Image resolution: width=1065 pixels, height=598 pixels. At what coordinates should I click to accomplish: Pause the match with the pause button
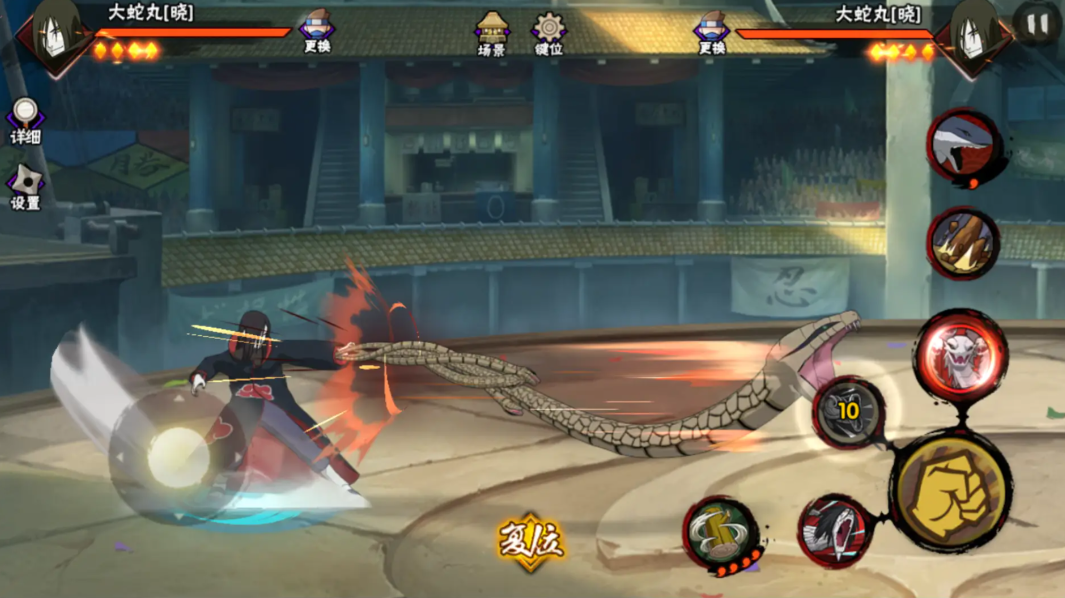1037,23
